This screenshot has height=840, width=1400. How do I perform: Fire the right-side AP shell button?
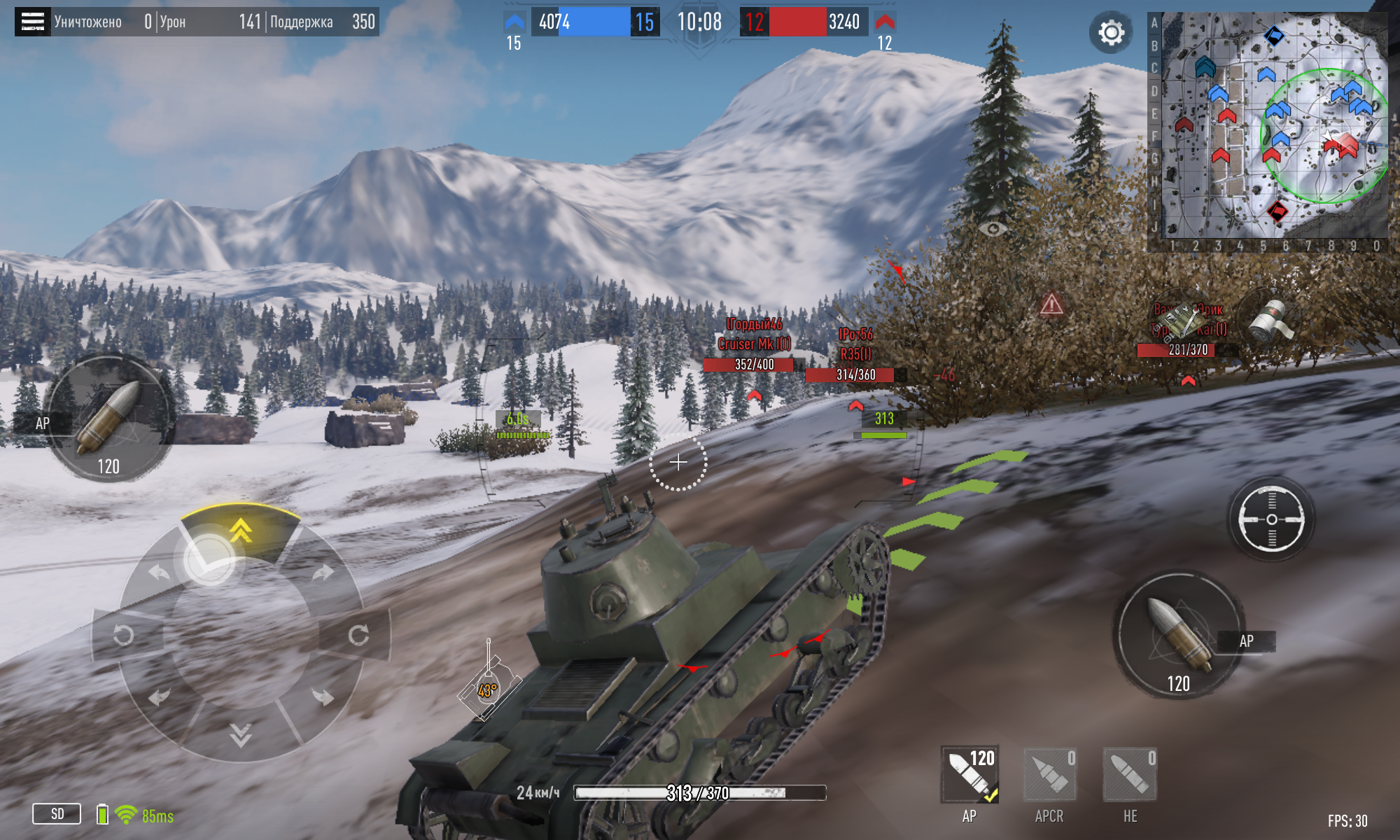[1179, 635]
